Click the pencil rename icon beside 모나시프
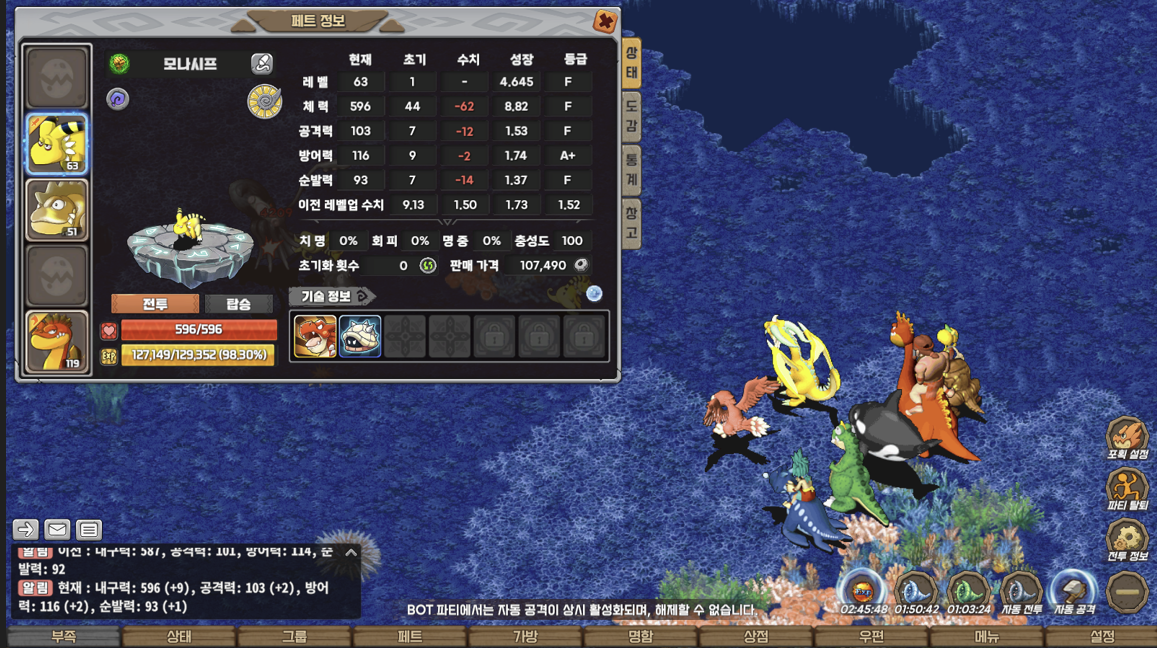The height and width of the screenshot is (648, 1157). [x=262, y=64]
